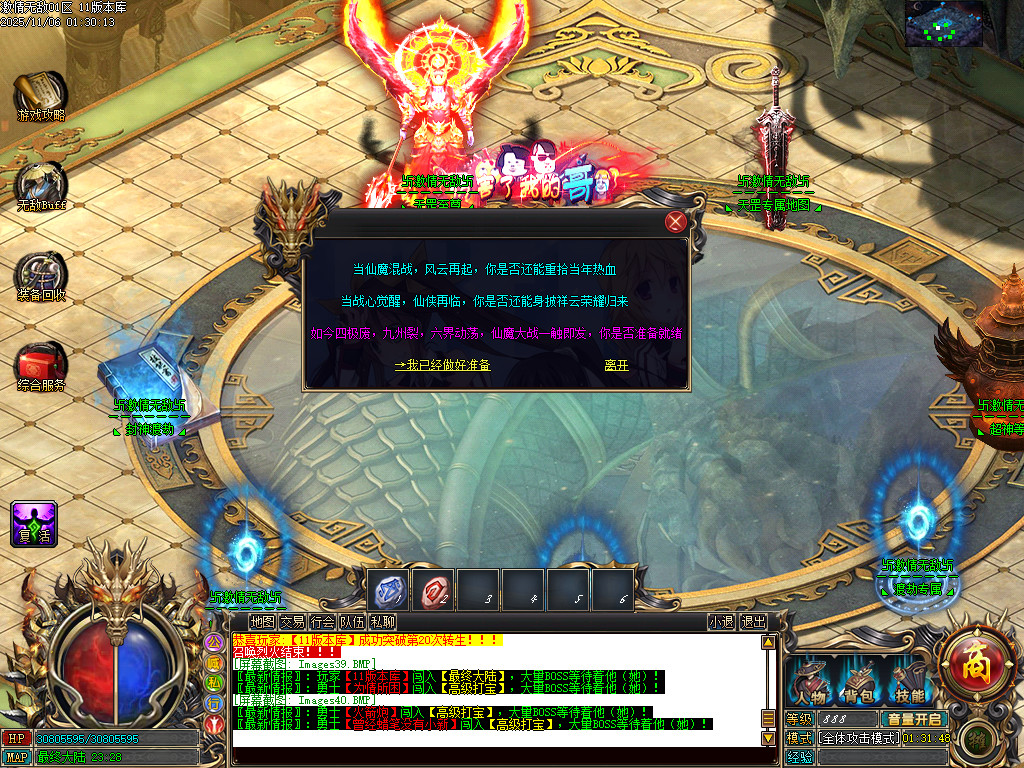Click the 小退 logout button
The image size is (1024, 768).
click(x=721, y=622)
